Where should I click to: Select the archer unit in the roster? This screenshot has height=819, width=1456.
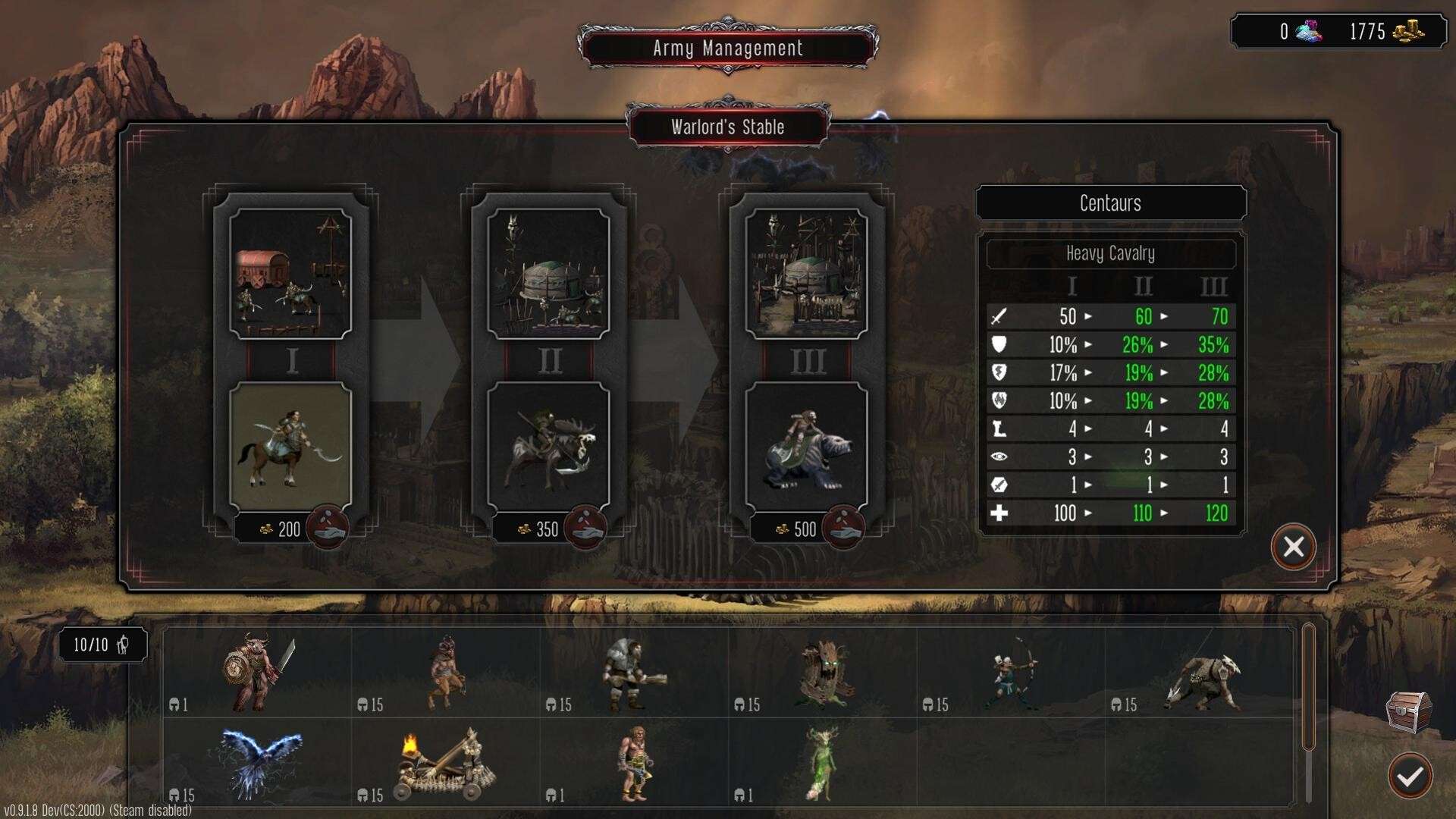click(x=1013, y=673)
